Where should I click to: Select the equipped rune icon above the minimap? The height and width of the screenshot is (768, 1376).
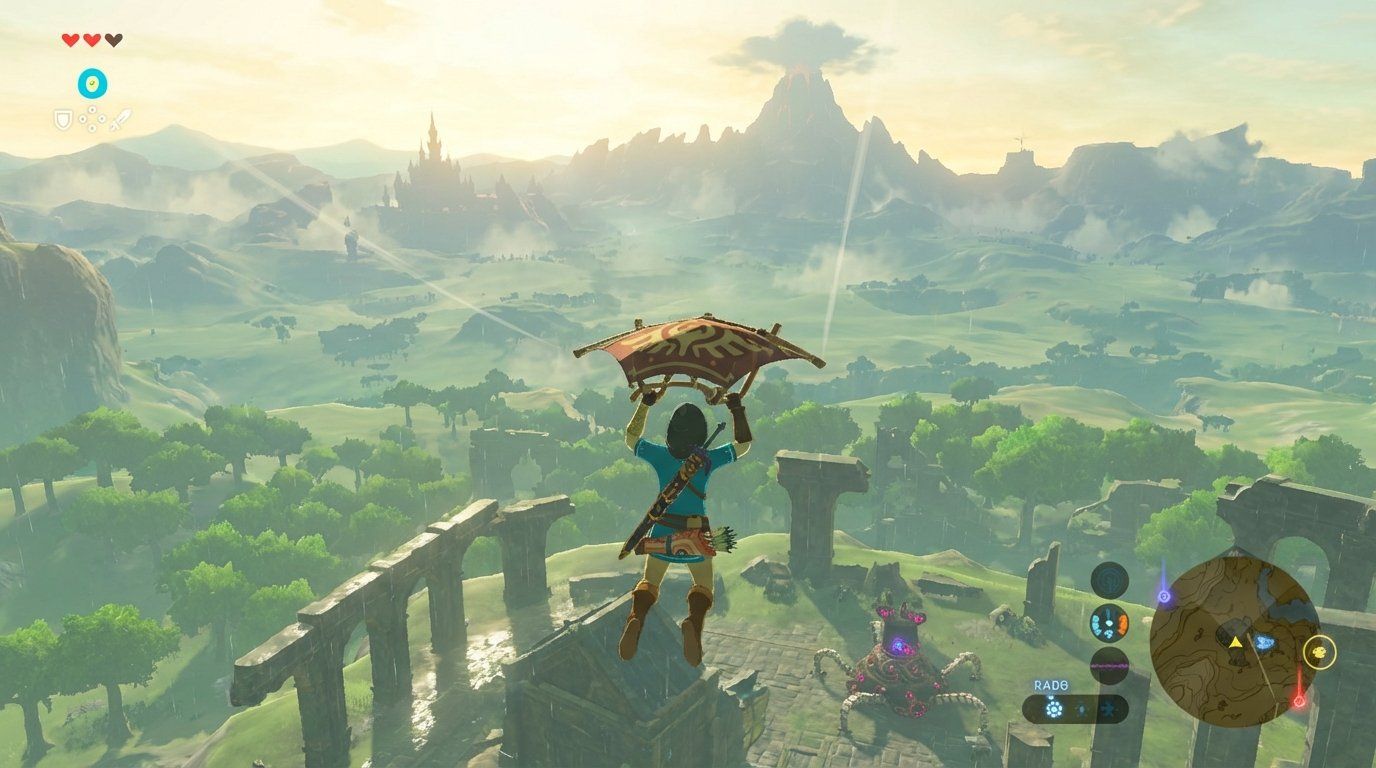(1112, 581)
